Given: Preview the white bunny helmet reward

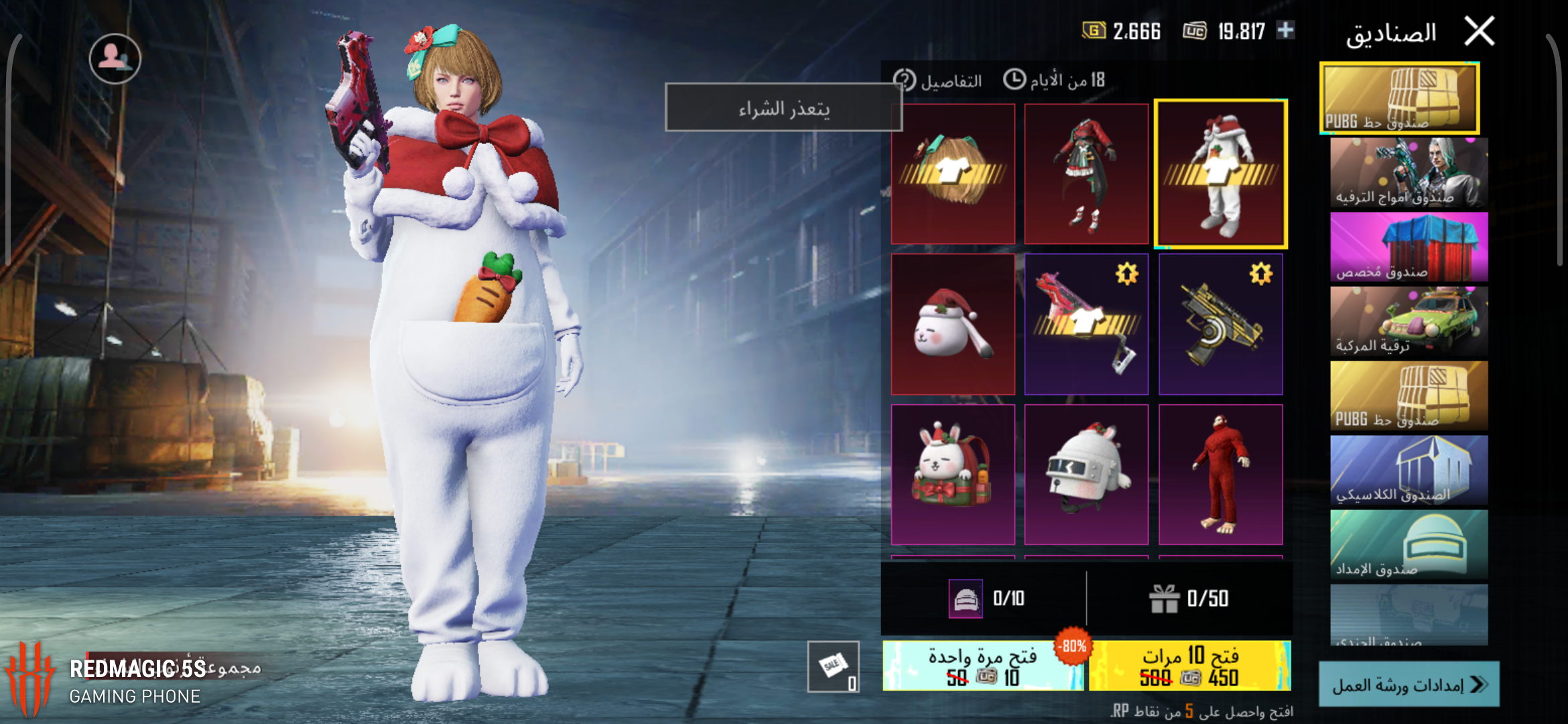Looking at the screenshot, I should [1086, 475].
